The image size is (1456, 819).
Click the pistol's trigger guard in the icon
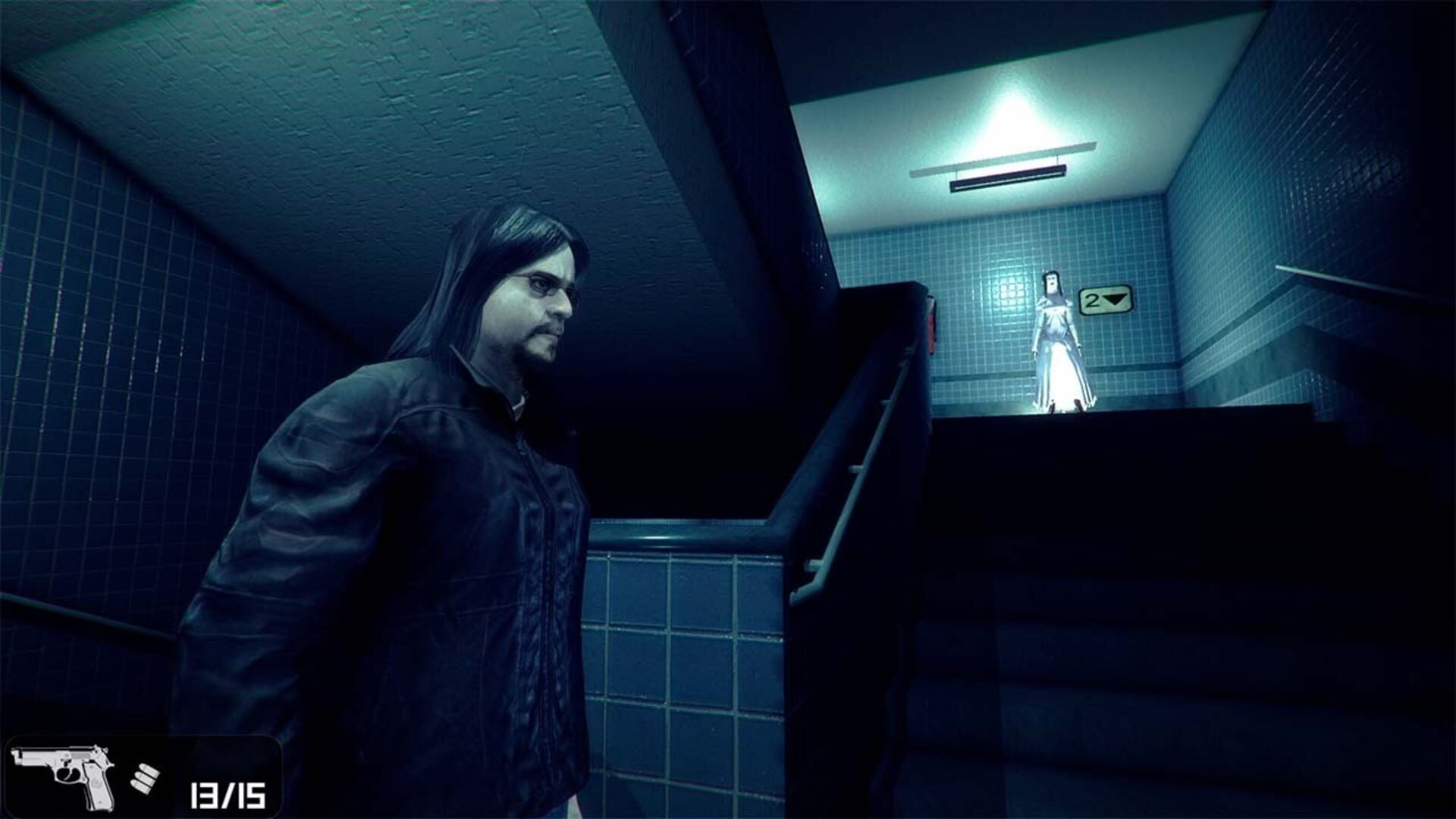pos(68,775)
